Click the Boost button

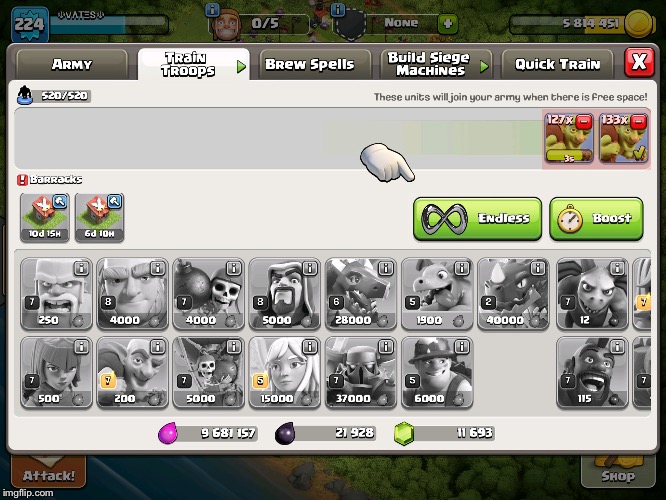pyautogui.click(x=596, y=218)
